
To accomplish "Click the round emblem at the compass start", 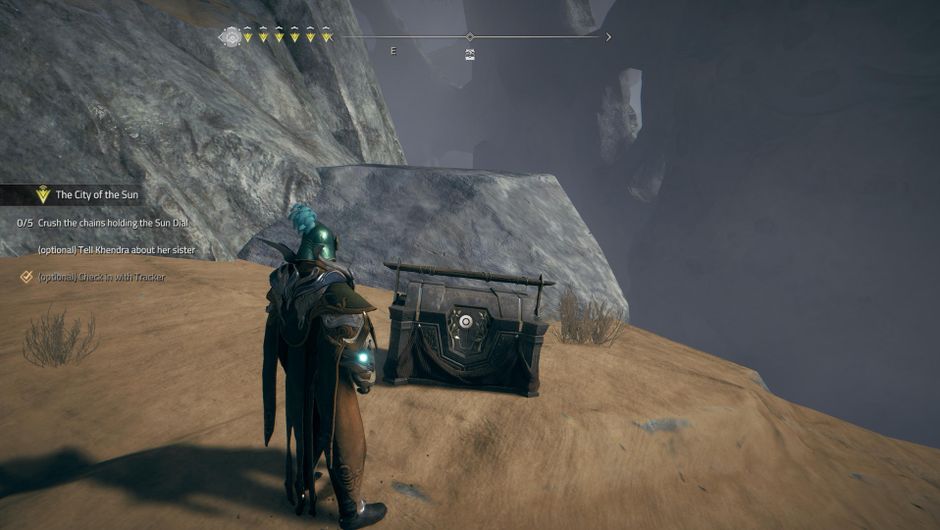I will (231, 37).
